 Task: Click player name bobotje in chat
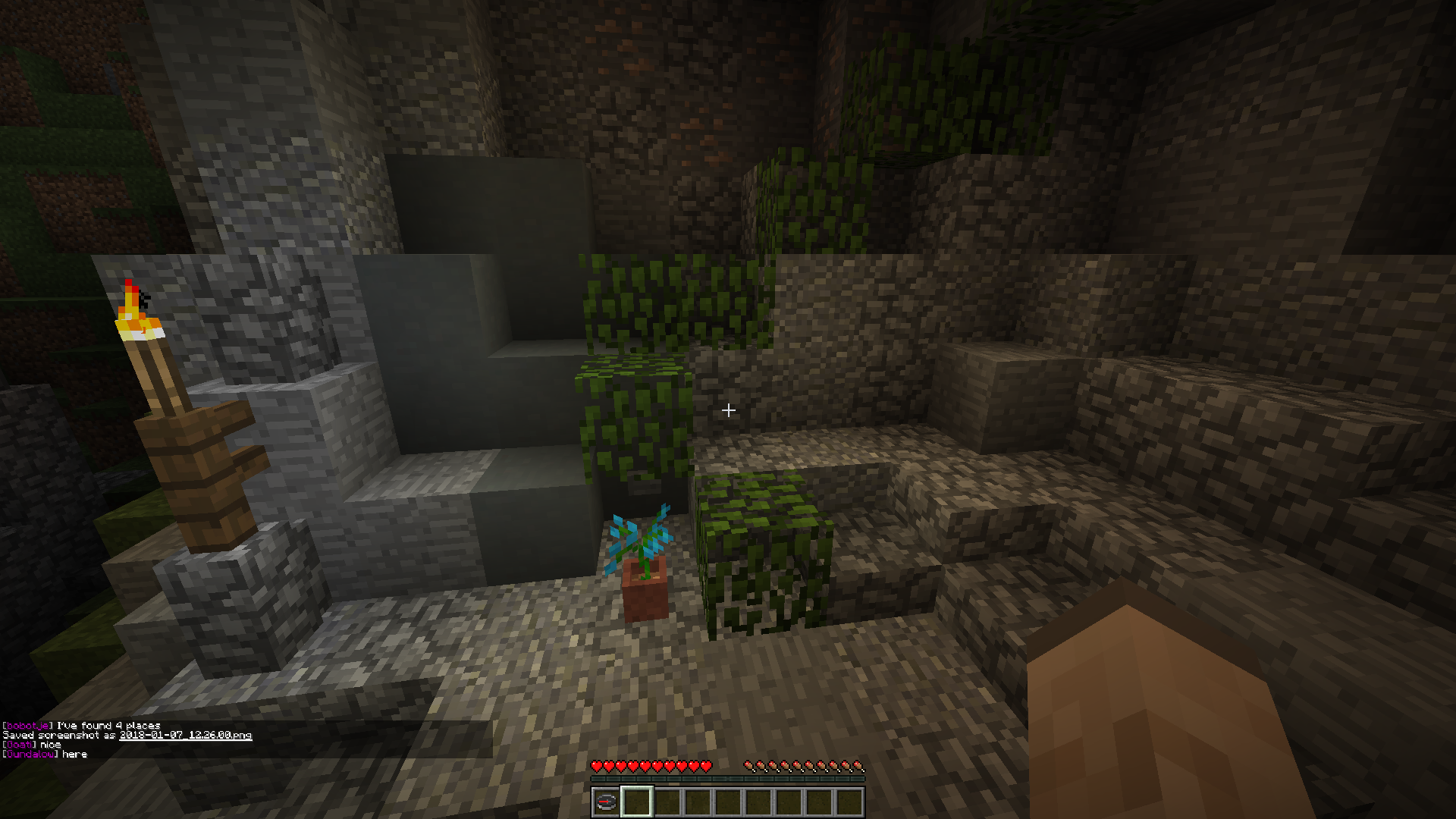27,726
